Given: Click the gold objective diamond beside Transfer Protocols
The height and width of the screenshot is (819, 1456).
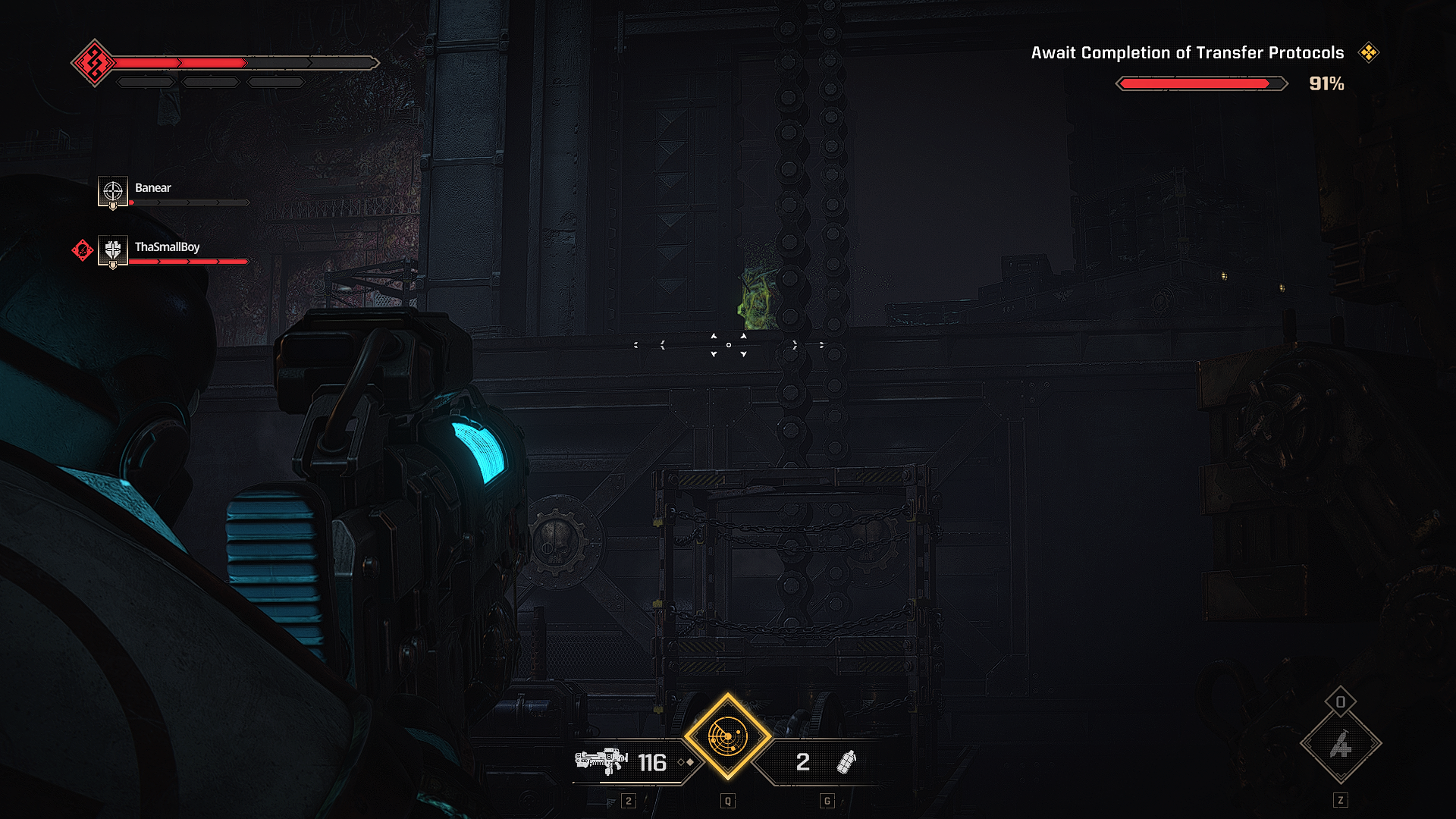Looking at the screenshot, I should [x=1370, y=53].
